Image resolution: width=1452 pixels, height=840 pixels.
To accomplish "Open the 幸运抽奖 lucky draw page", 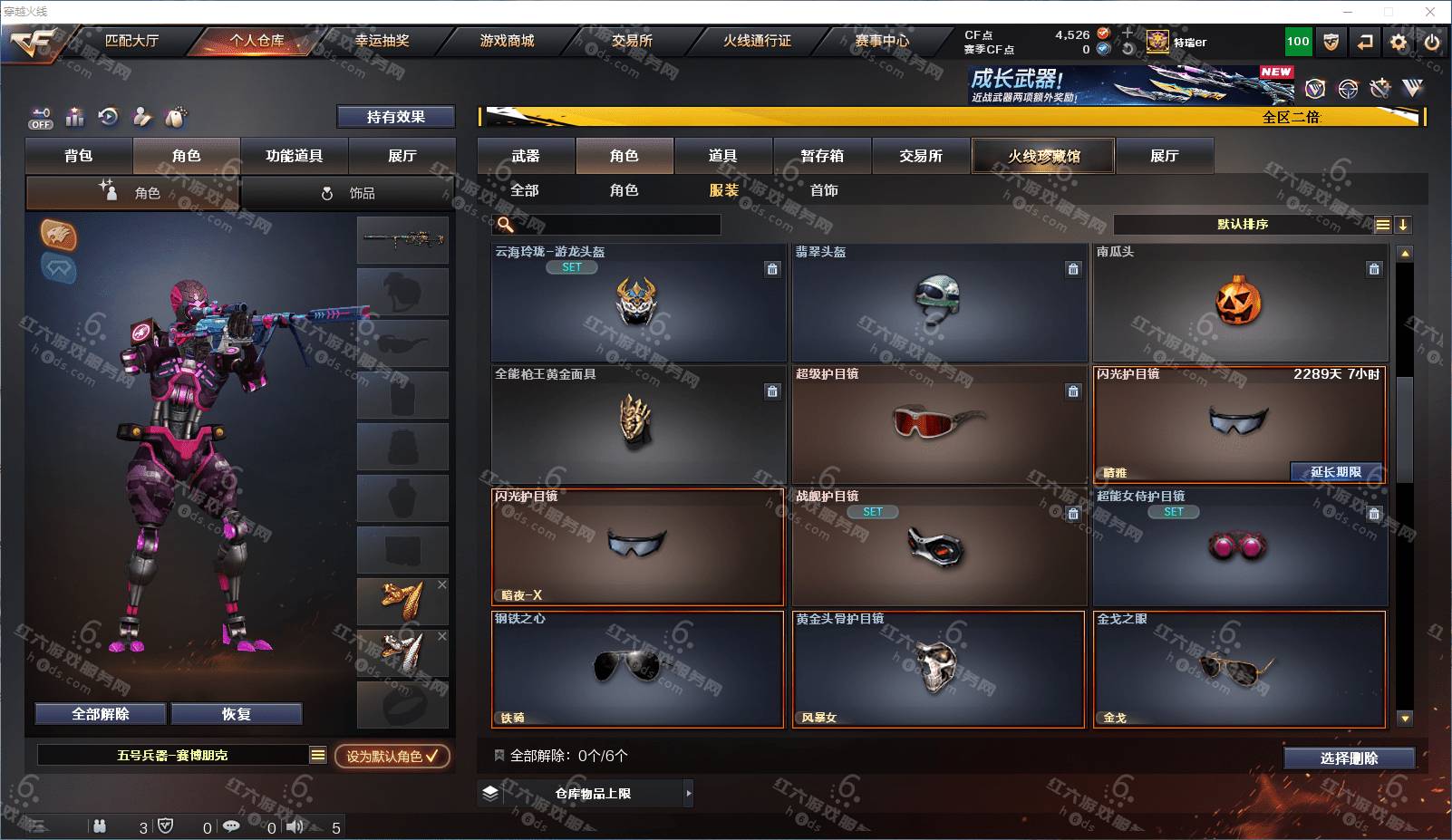I will pos(382,41).
